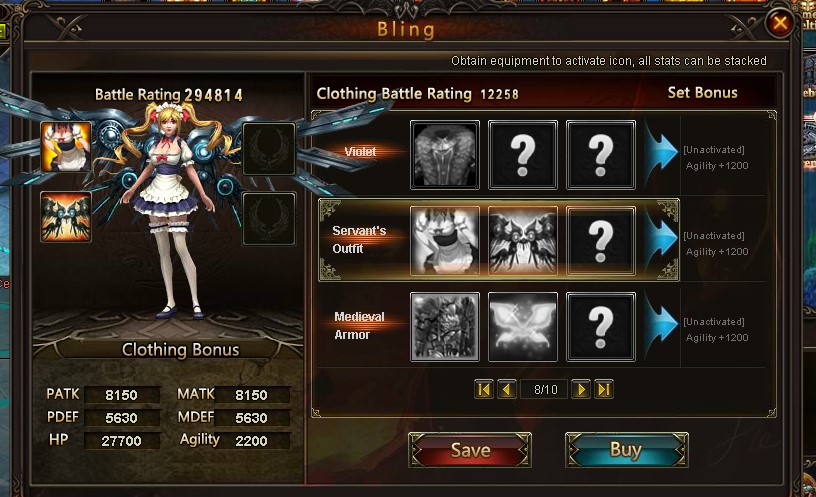This screenshot has width=816, height=497.
Task: Save the clothing selection
Action: click(x=469, y=450)
